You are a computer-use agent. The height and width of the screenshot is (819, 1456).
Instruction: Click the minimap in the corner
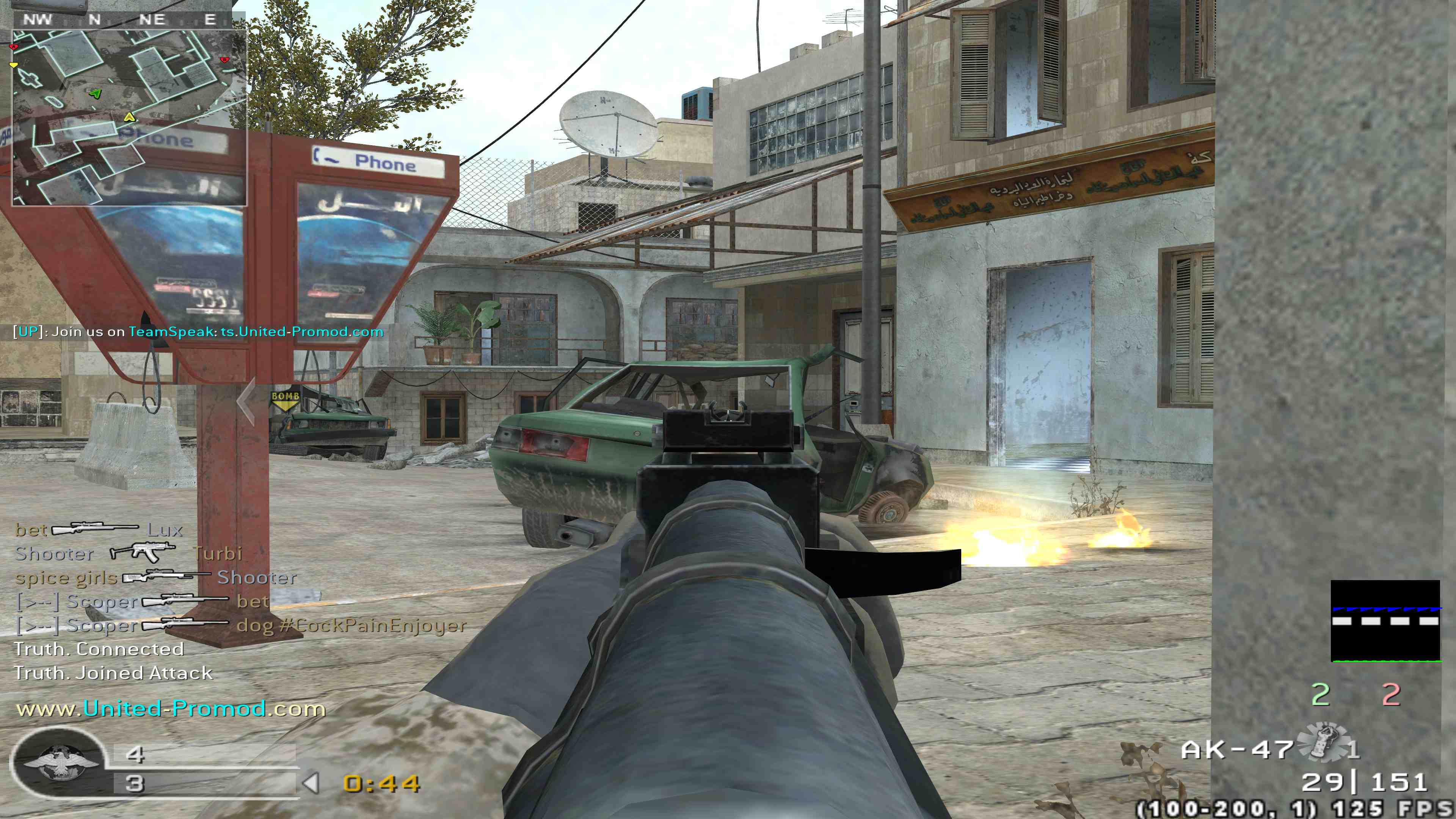(x=129, y=117)
